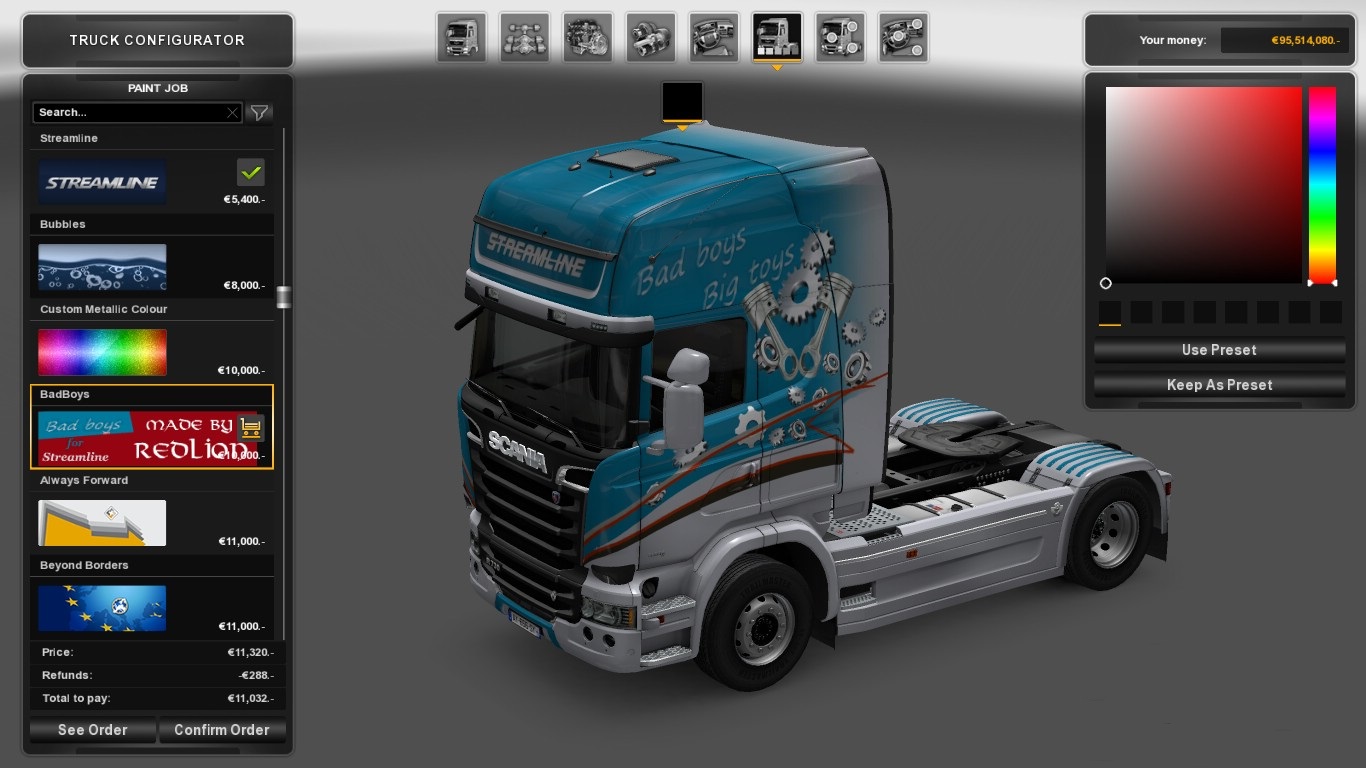1366x768 pixels.
Task: Click the paint job search field
Action: pos(130,113)
